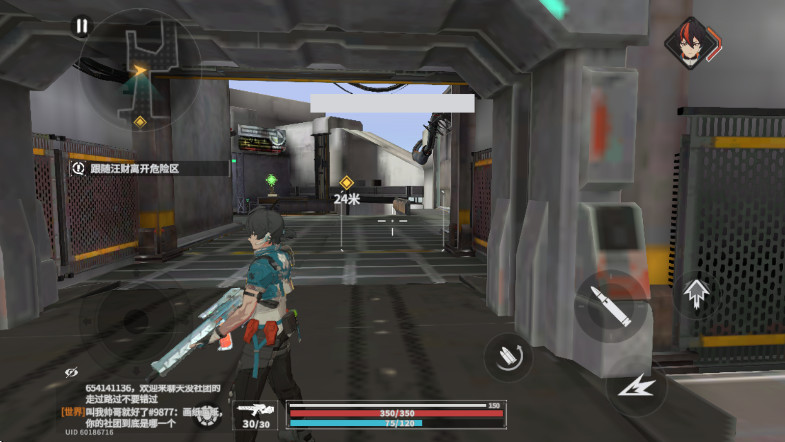Pause the game with the pause button
785x442 pixels.
tap(81, 26)
